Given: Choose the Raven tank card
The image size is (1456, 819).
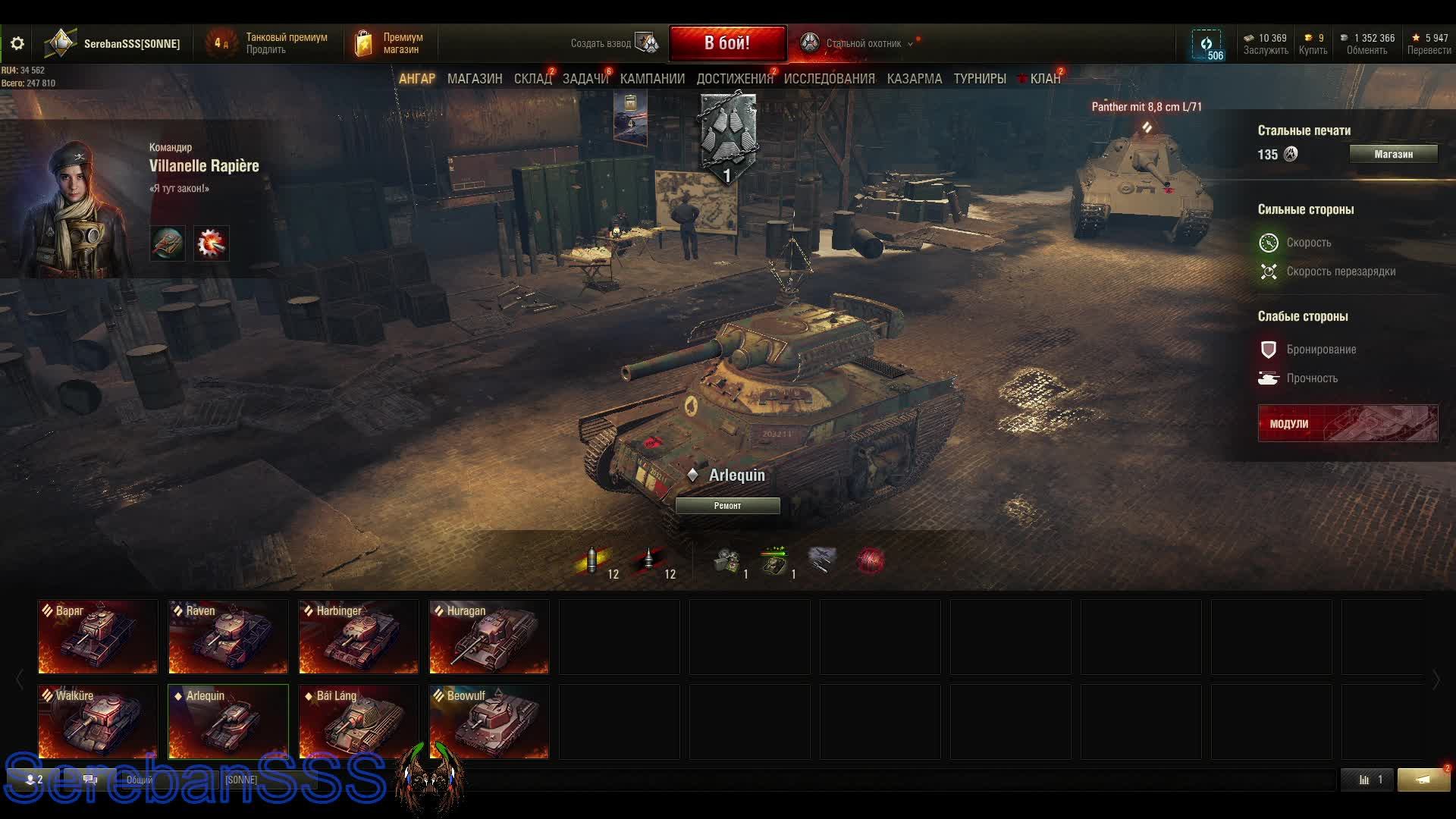Looking at the screenshot, I should click(228, 637).
